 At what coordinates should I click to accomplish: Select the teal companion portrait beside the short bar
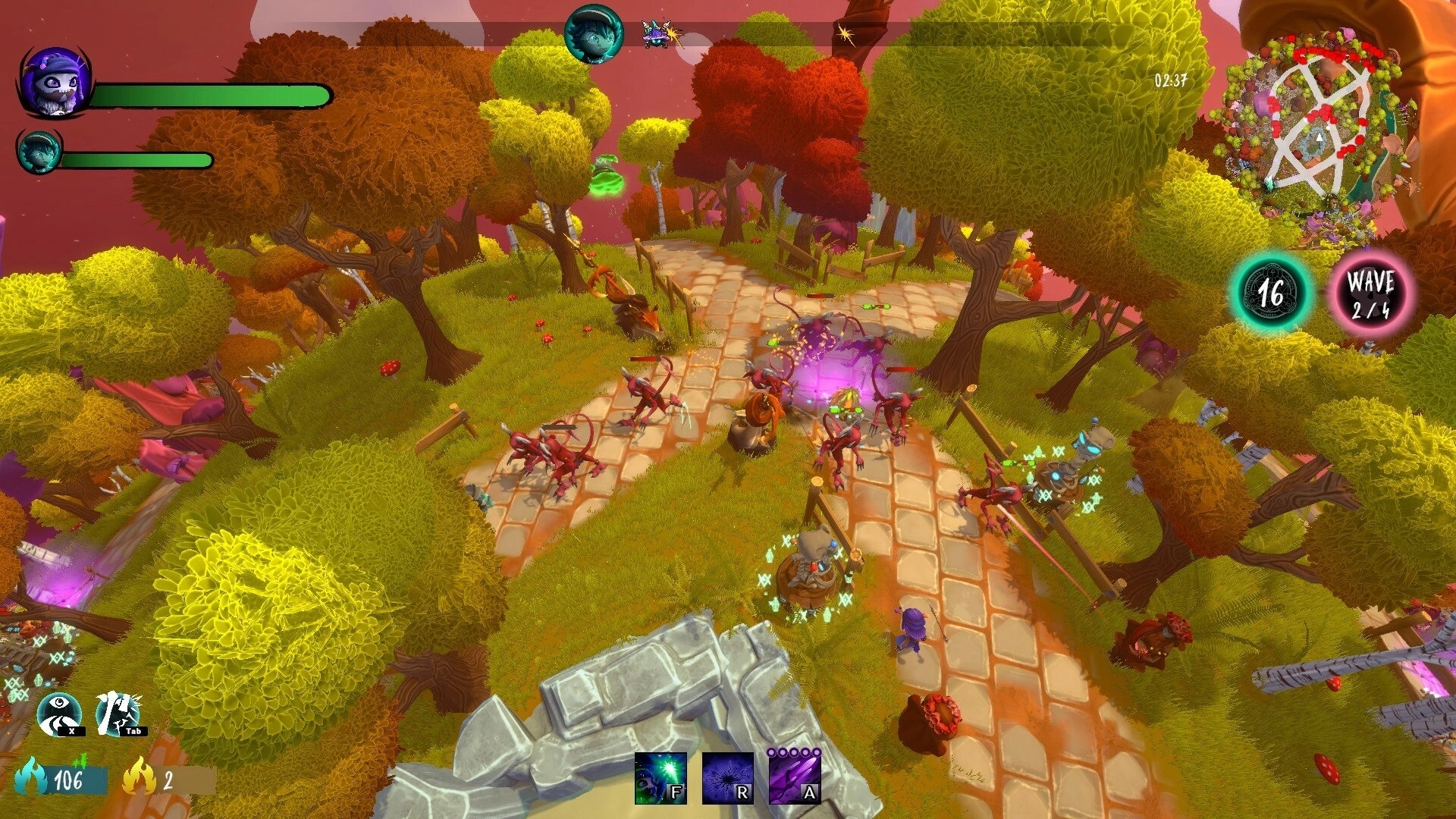coord(39,151)
